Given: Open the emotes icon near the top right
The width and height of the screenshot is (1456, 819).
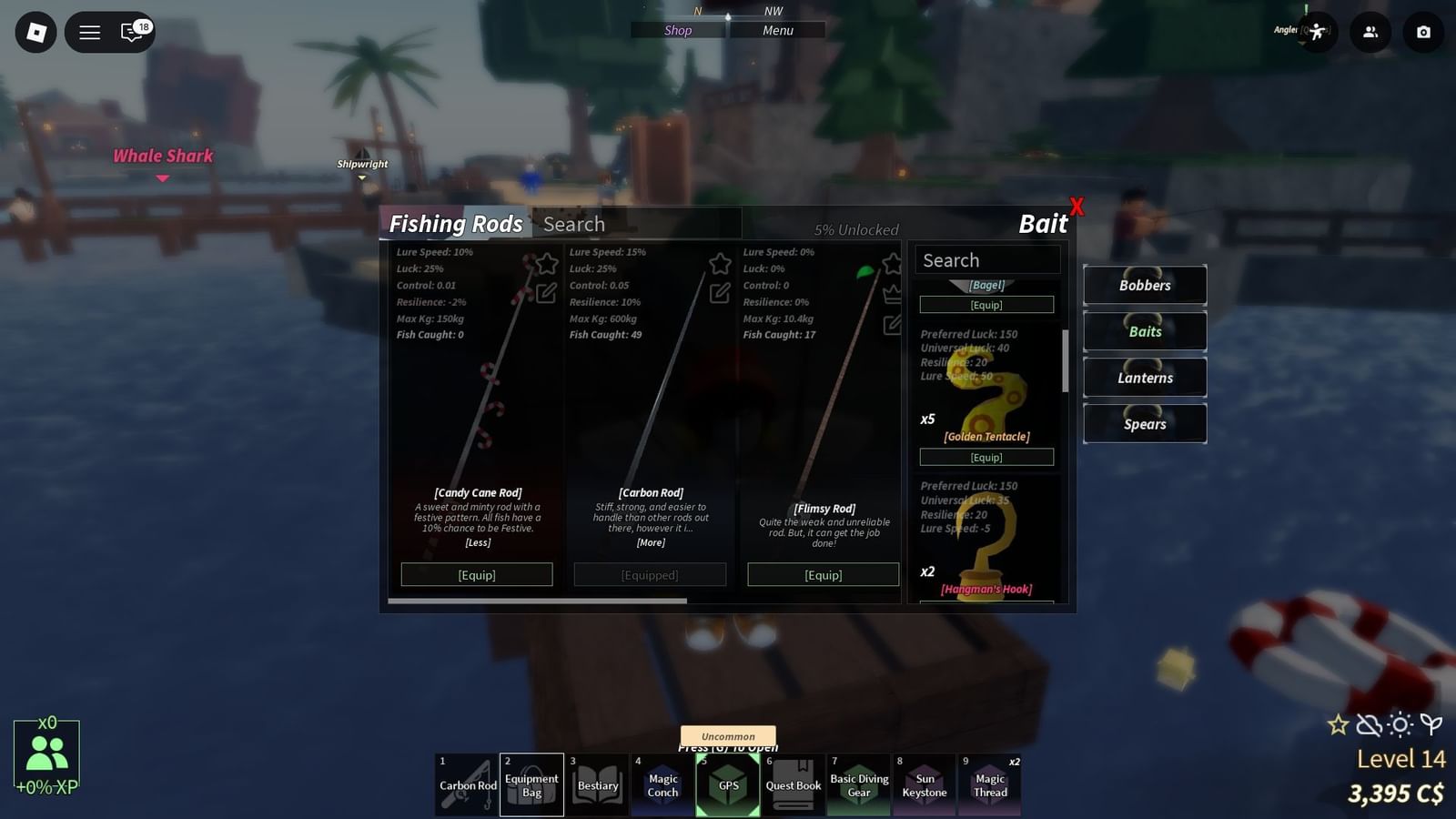Looking at the screenshot, I should tap(1318, 33).
